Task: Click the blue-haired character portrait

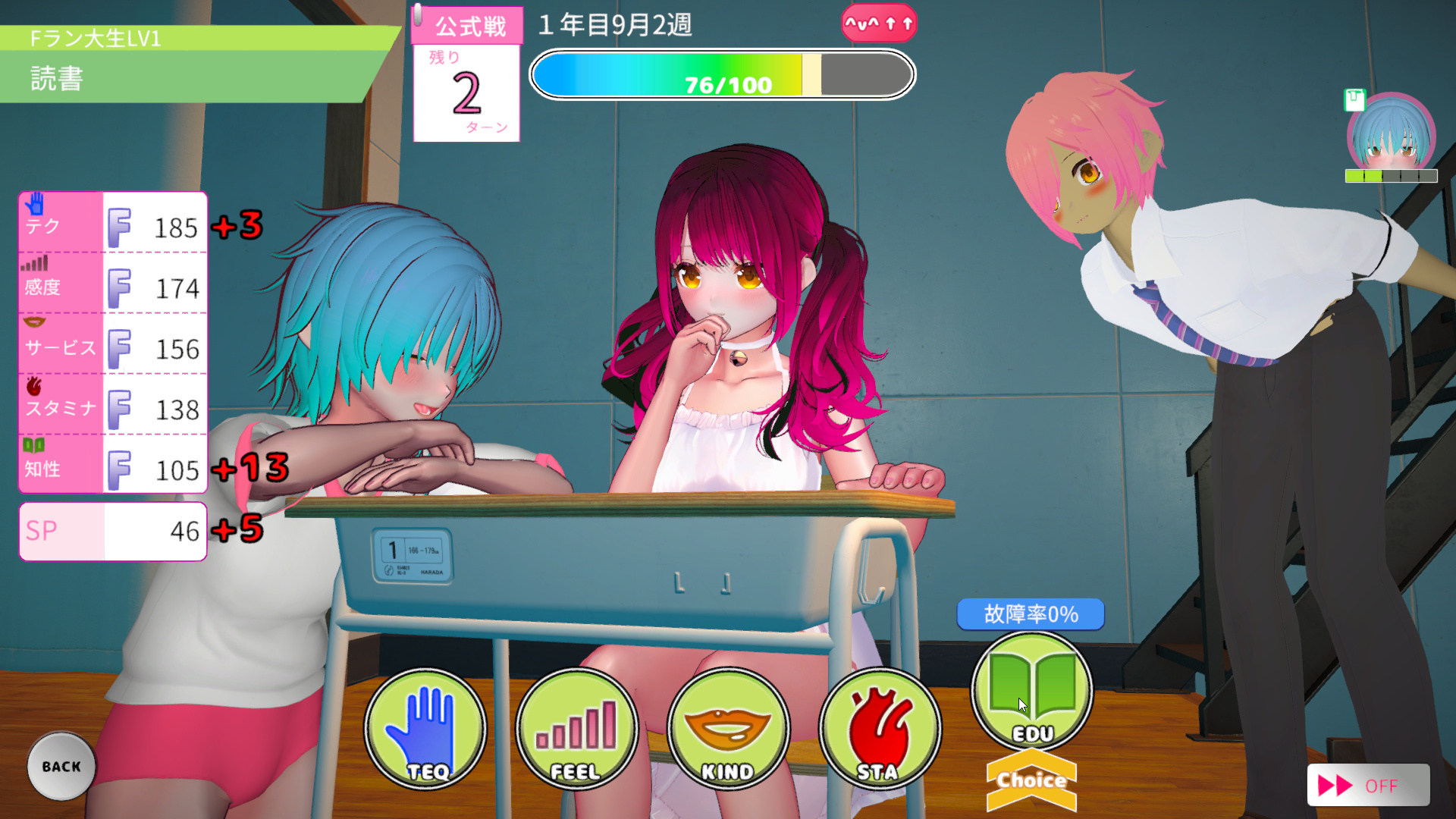Action: (x=1391, y=136)
